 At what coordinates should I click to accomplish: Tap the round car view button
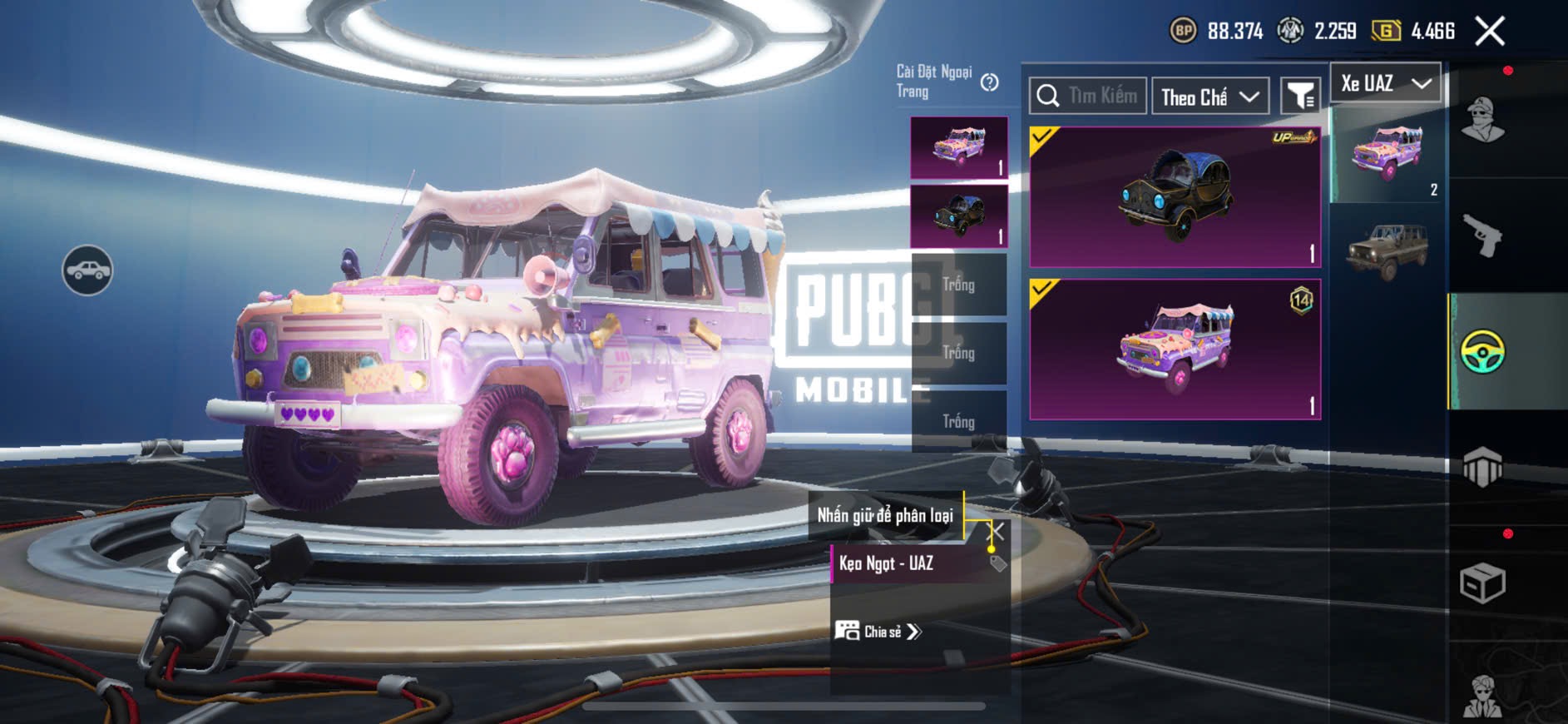[87, 270]
